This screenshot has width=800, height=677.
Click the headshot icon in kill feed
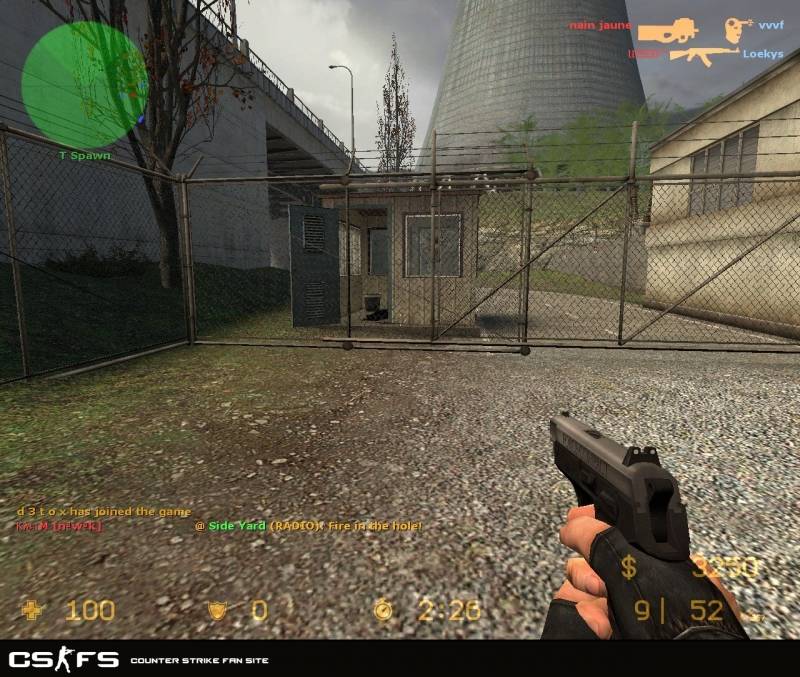click(x=739, y=29)
